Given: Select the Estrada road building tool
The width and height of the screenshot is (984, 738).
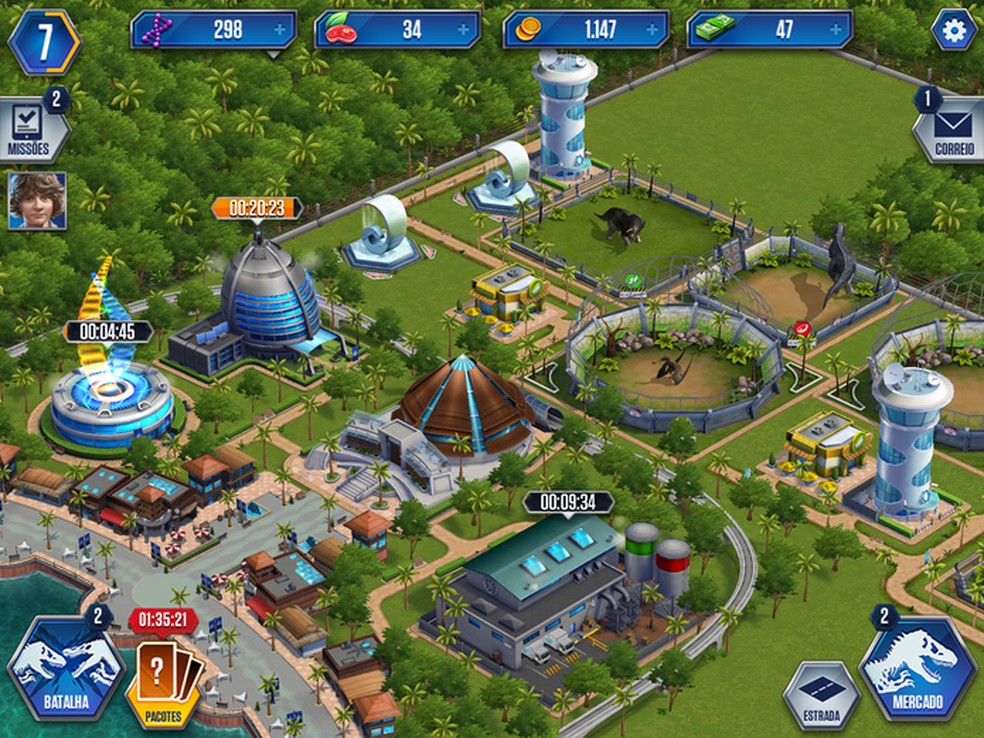Looking at the screenshot, I should click(820, 696).
